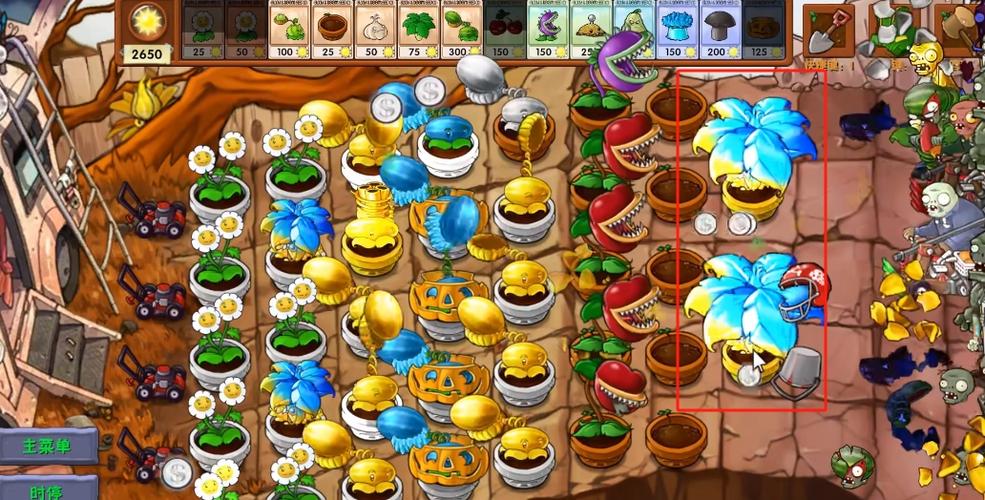Select the white flower packet costing 25
Screen dimensions: 985x500
tap(203, 30)
